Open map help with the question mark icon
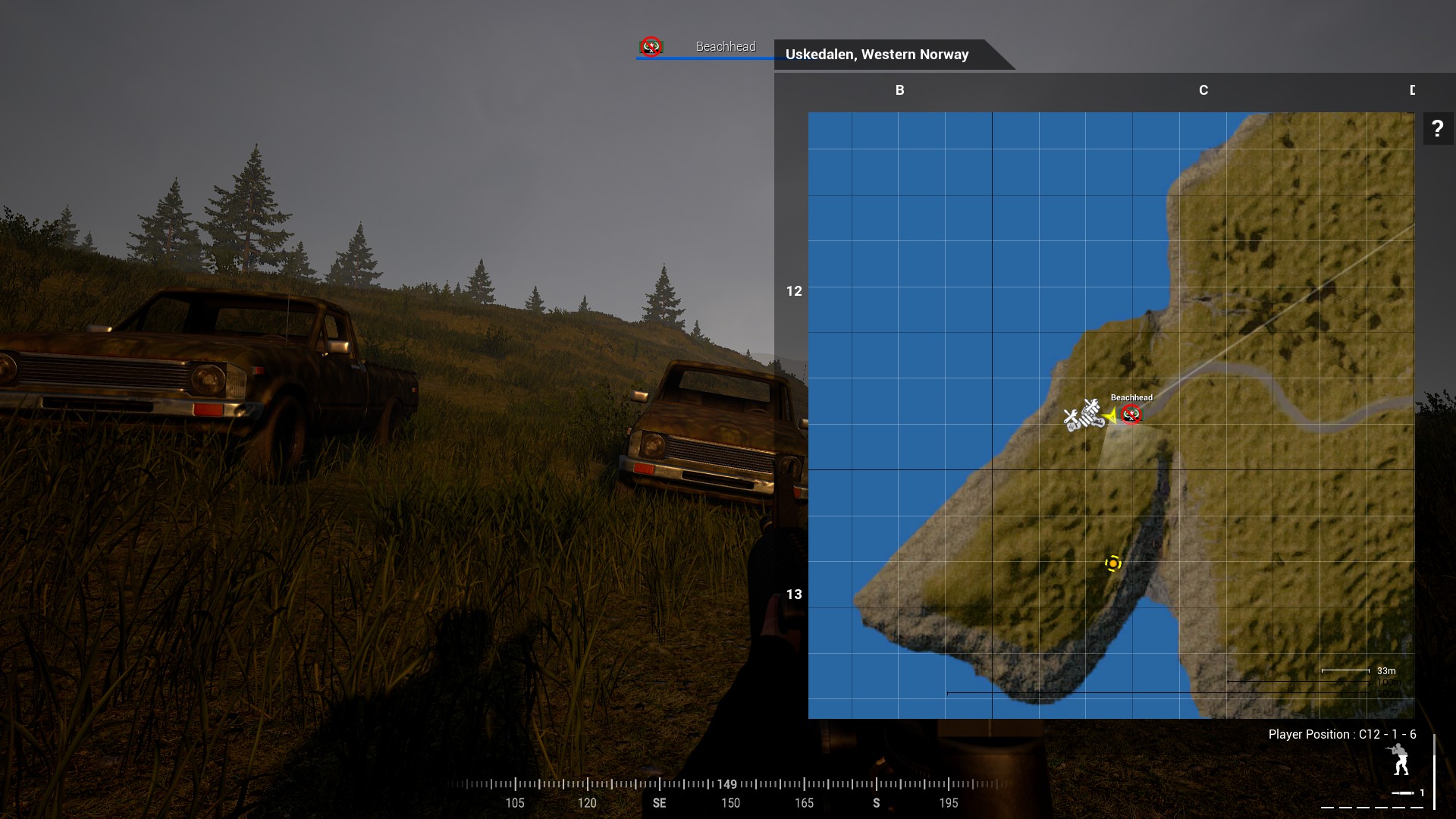The width and height of the screenshot is (1456, 819). [1438, 129]
